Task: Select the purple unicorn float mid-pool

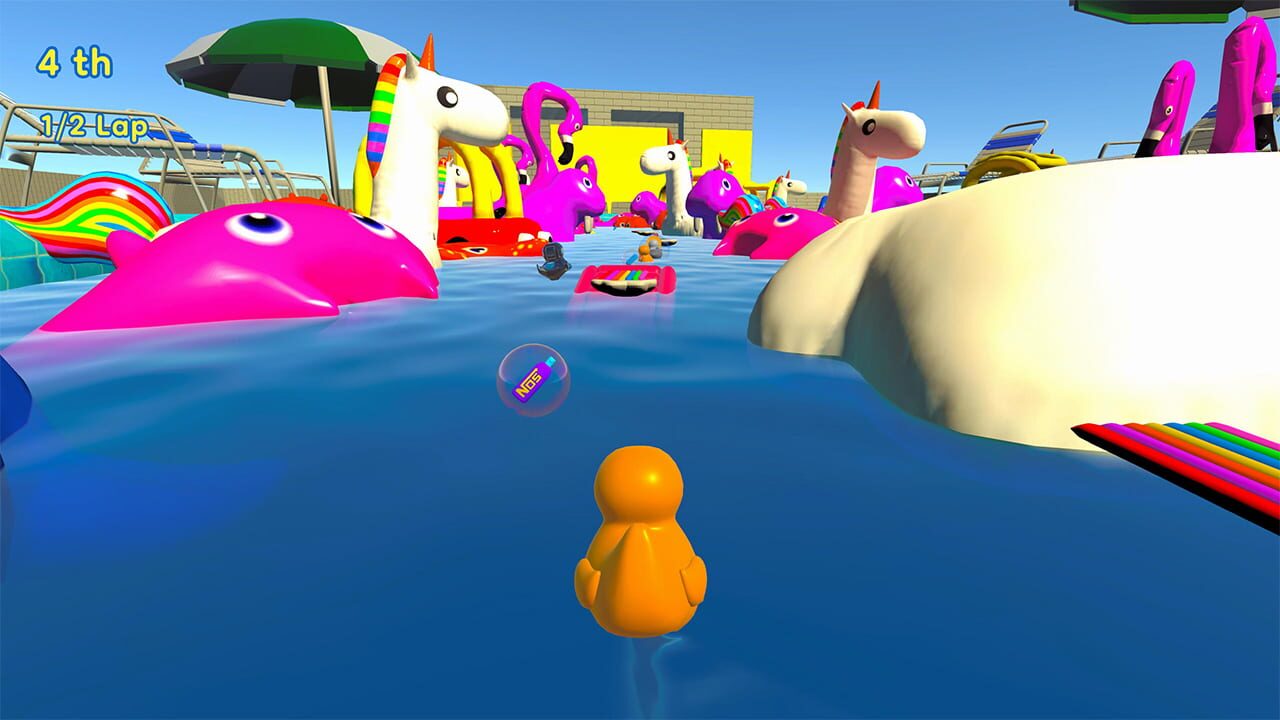Action: click(716, 190)
